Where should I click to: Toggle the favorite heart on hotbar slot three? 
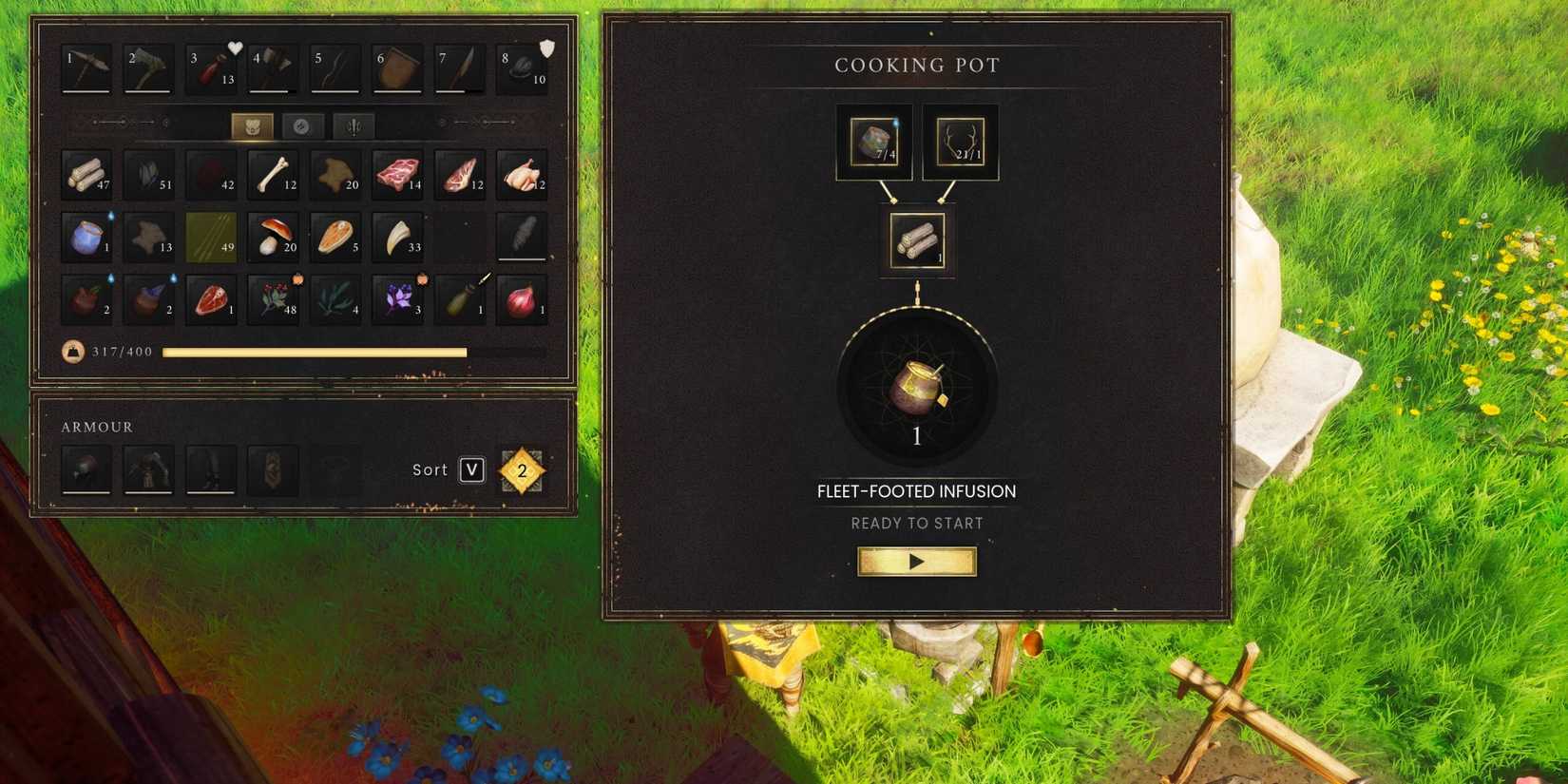pyautogui.click(x=235, y=46)
